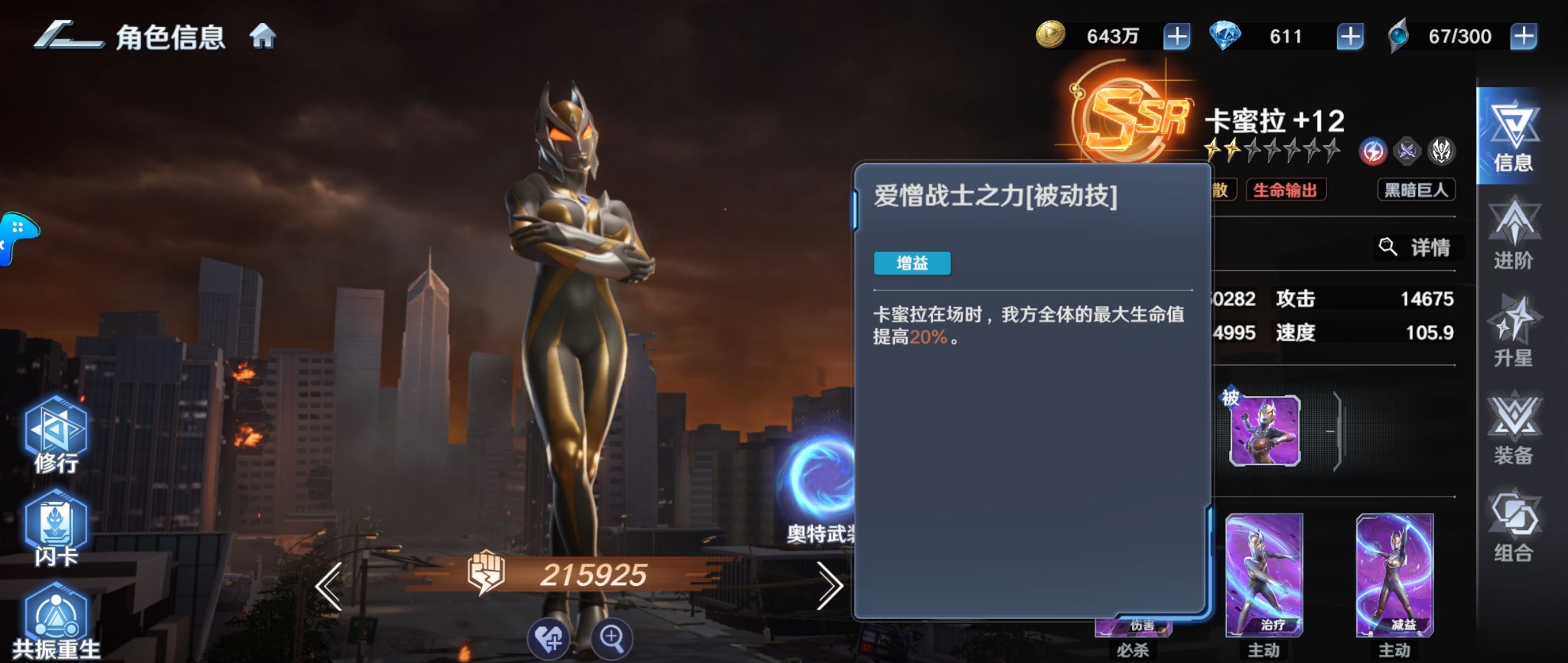Viewport: 1568px width, 663px height.
Task: Click the home icon next to 角色信息
Action: click(266, 36)
